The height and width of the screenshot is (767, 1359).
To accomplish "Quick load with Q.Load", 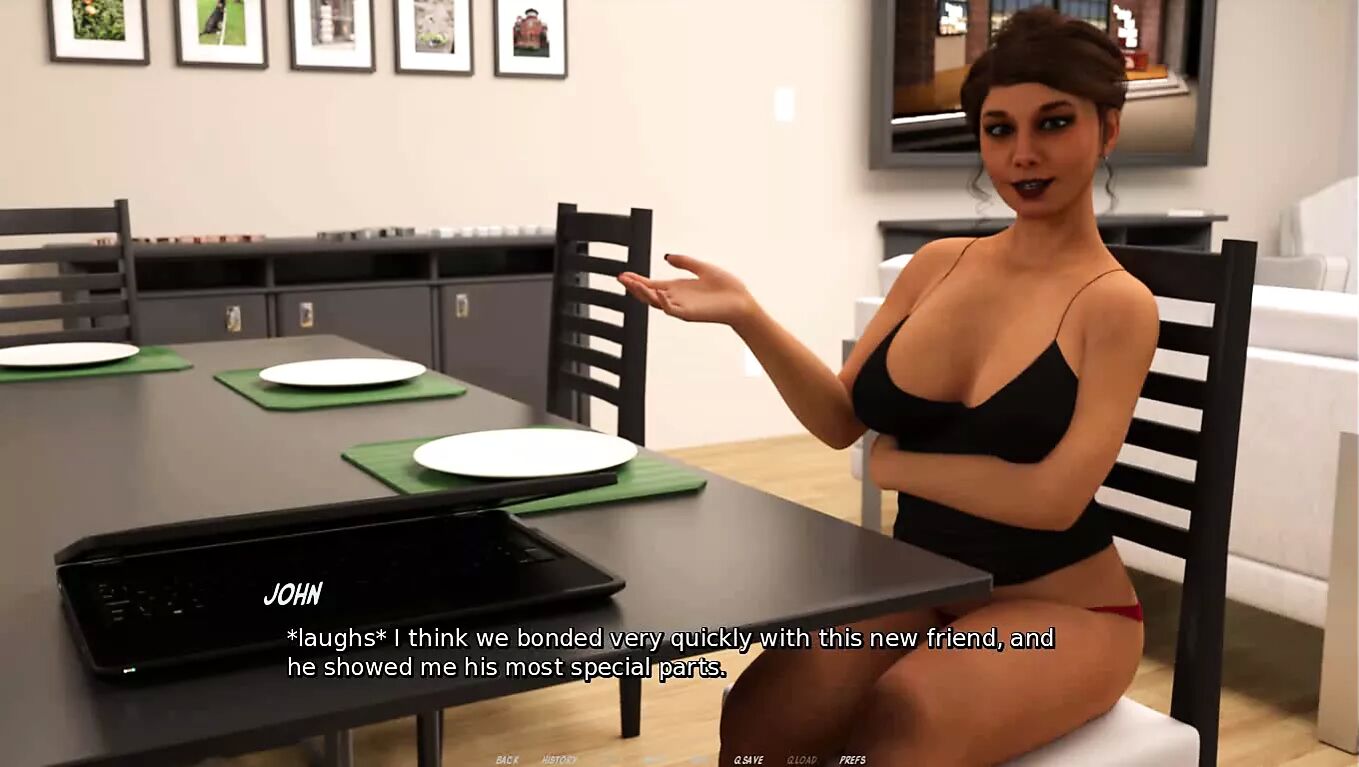I will tap(802, 760).
